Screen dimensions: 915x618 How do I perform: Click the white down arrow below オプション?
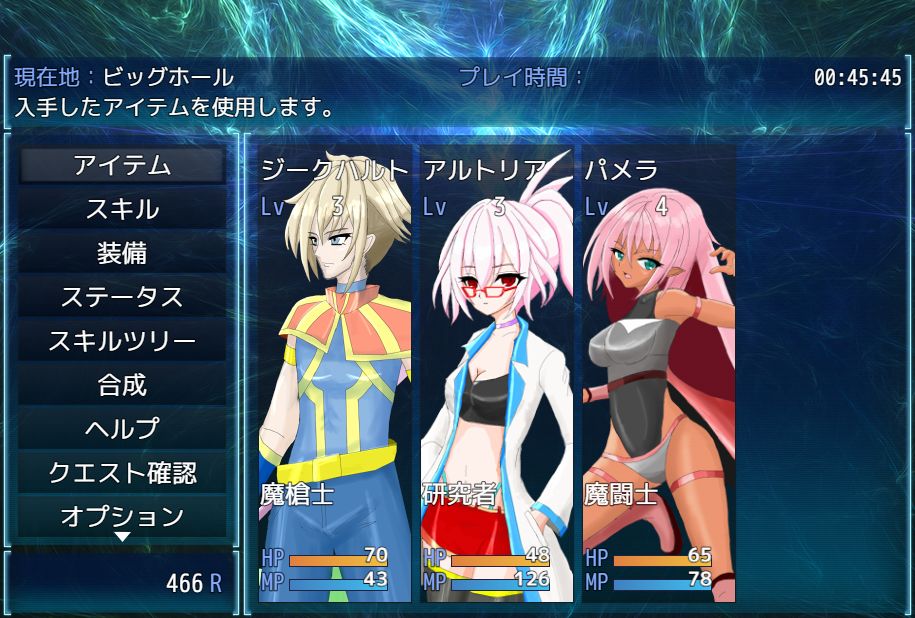point(122,538)
